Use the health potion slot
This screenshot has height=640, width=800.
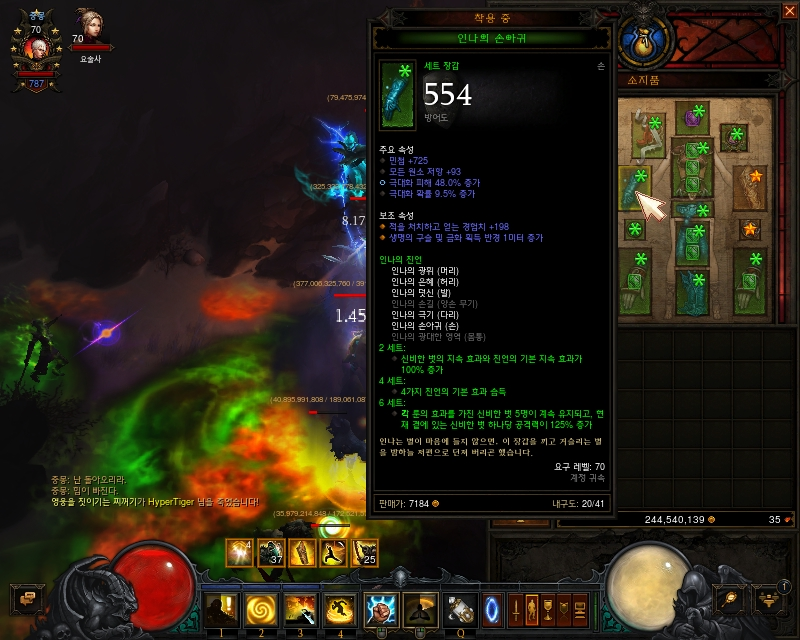(461, 607)
